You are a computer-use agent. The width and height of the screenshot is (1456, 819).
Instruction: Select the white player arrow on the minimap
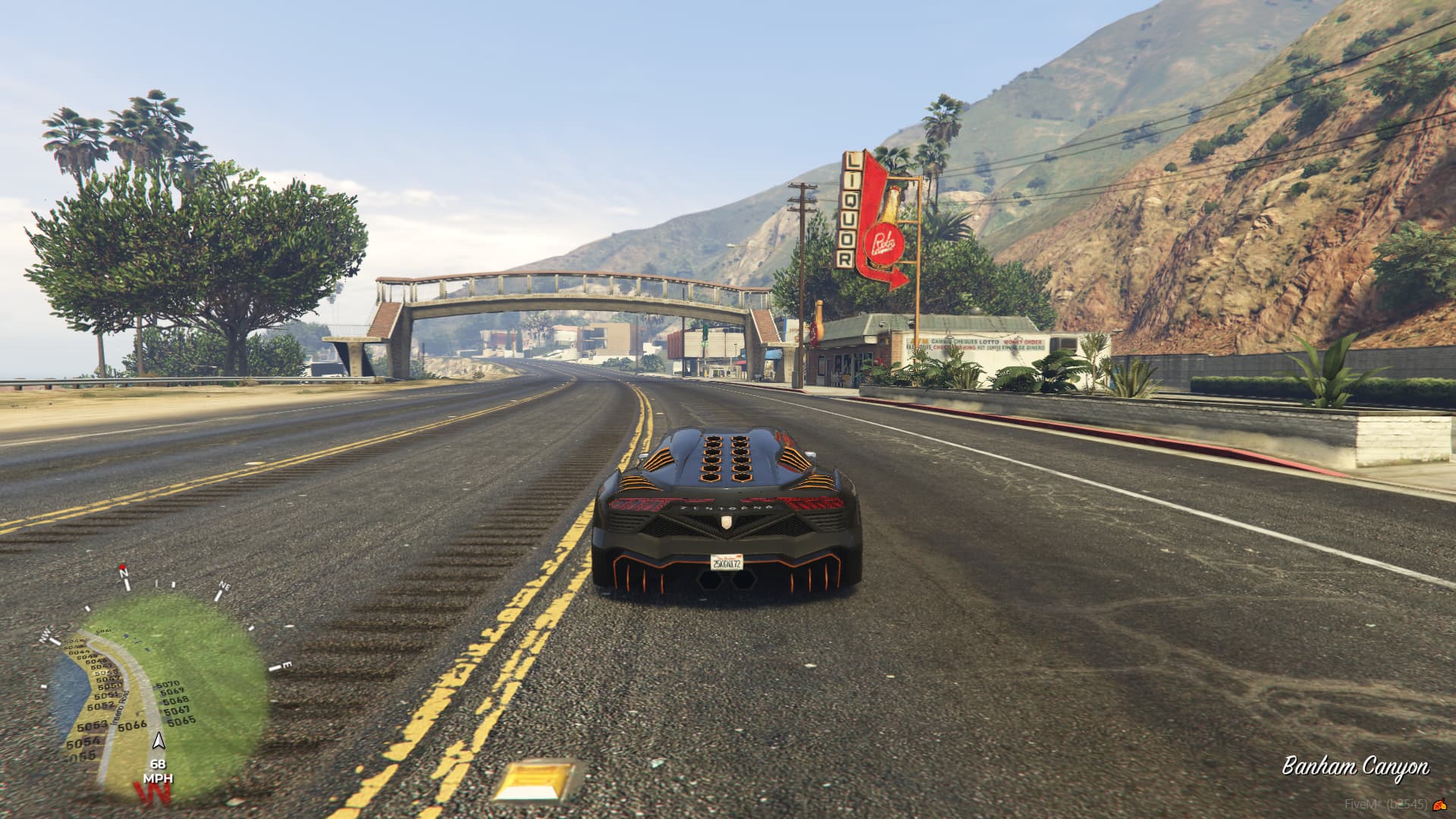click(158, 741)
